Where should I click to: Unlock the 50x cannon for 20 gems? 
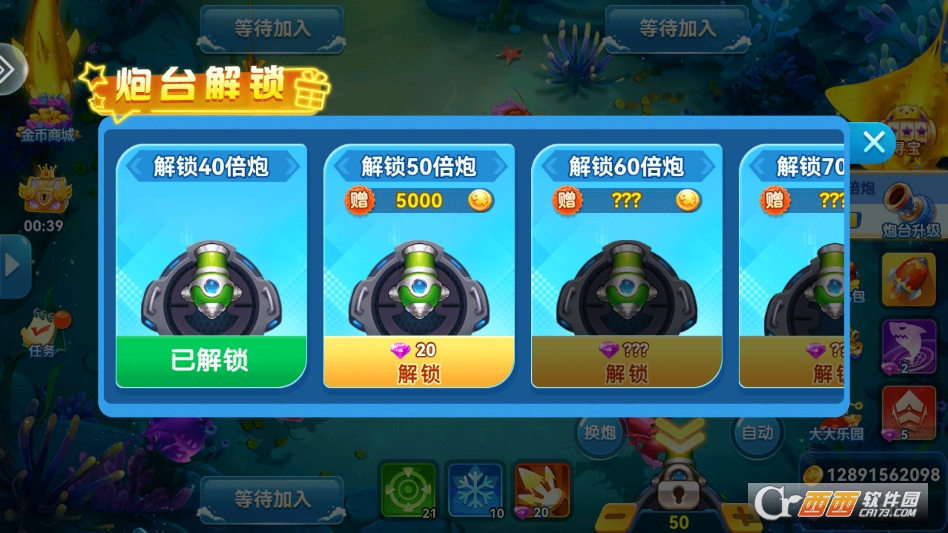pos(419,362)
